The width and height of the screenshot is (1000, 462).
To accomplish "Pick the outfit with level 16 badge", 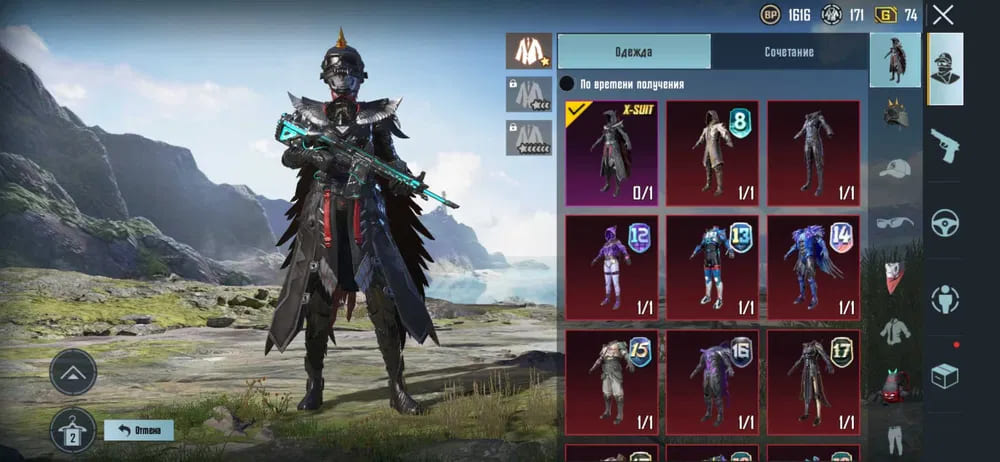I will [x=712, y=381].
